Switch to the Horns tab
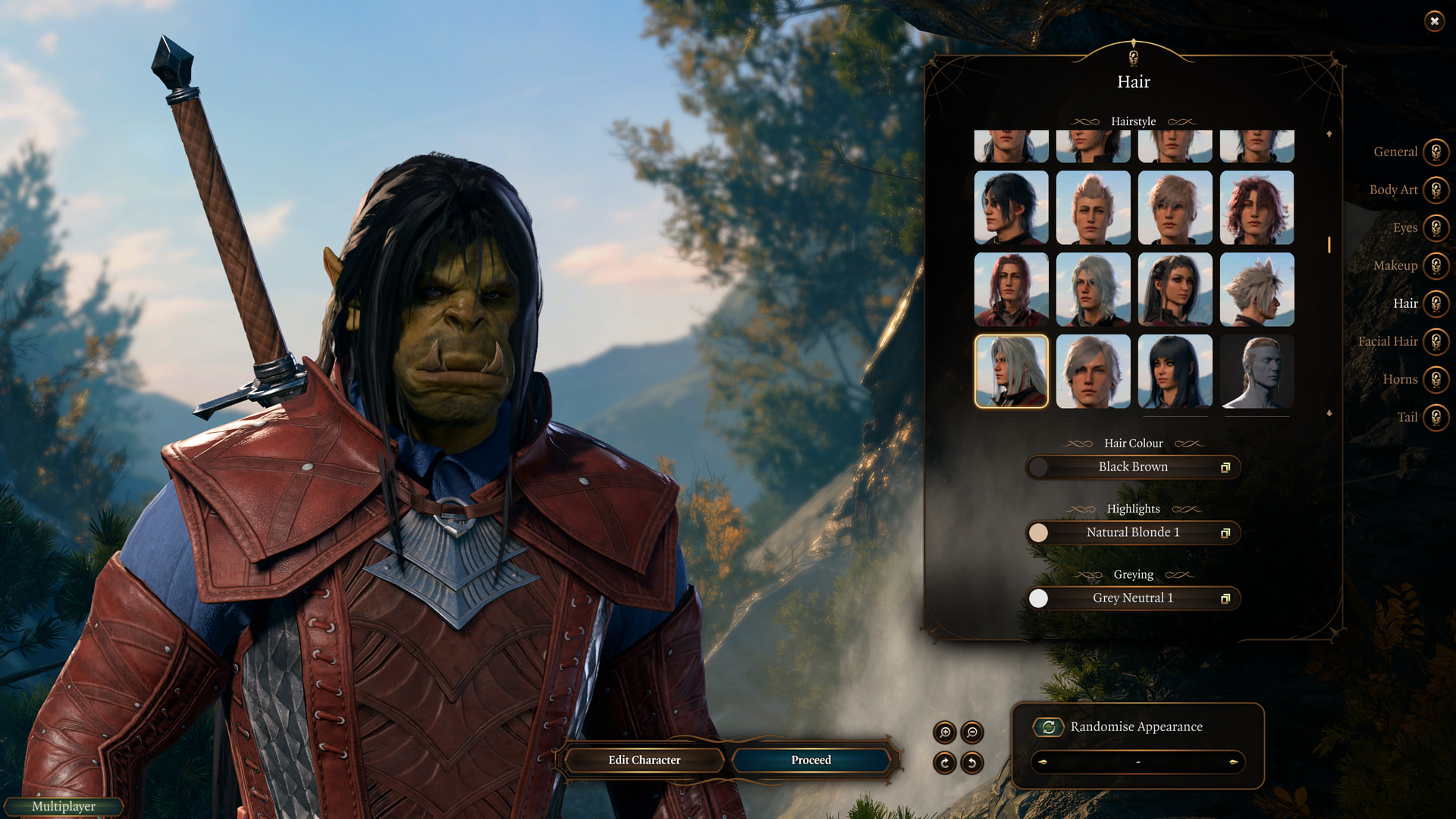Image resolution: width=1456 pixels, height=819 pixels. click(x=1436, y=380)
